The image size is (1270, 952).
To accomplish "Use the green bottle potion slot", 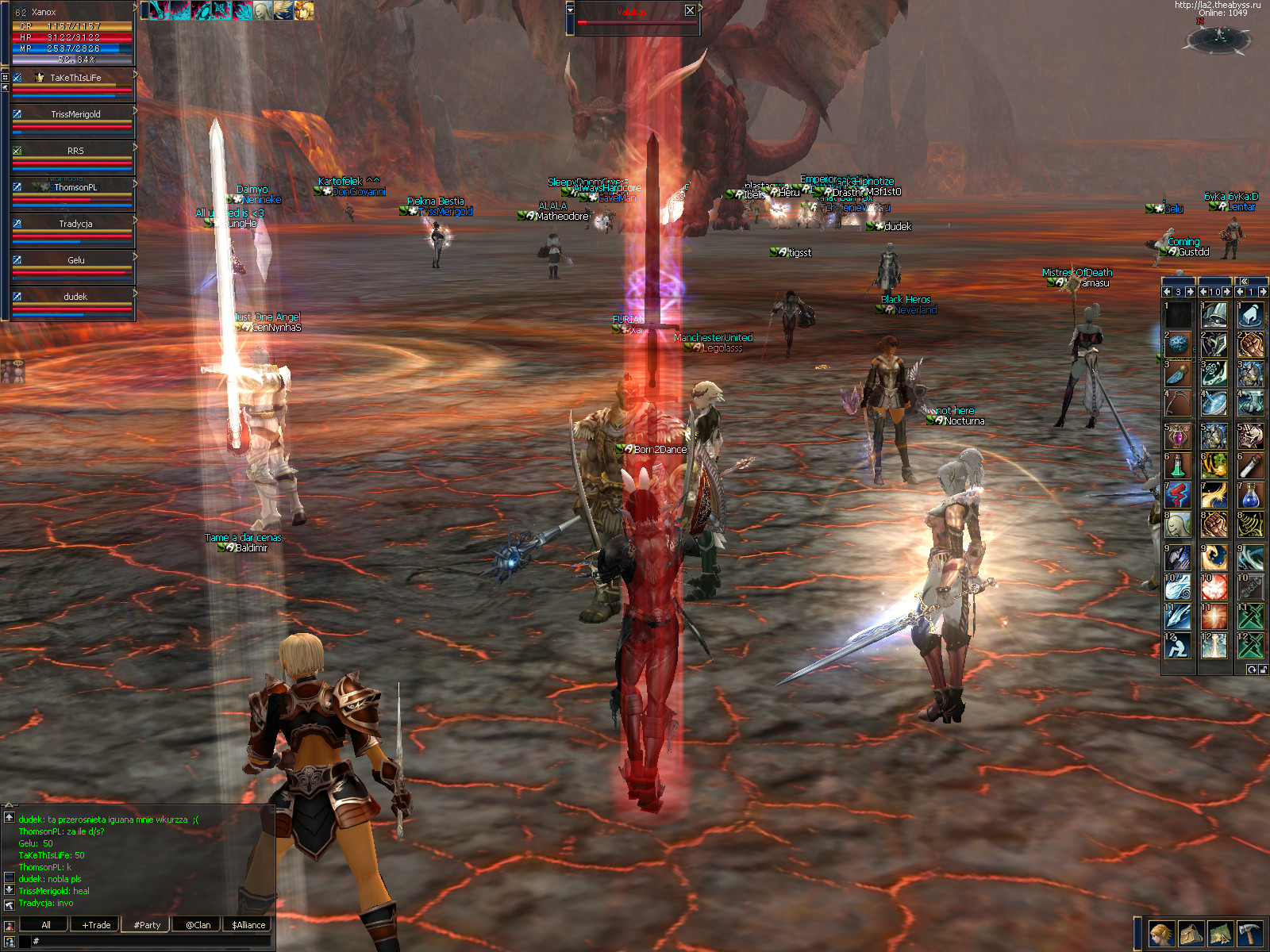I will coord(1178,466).
